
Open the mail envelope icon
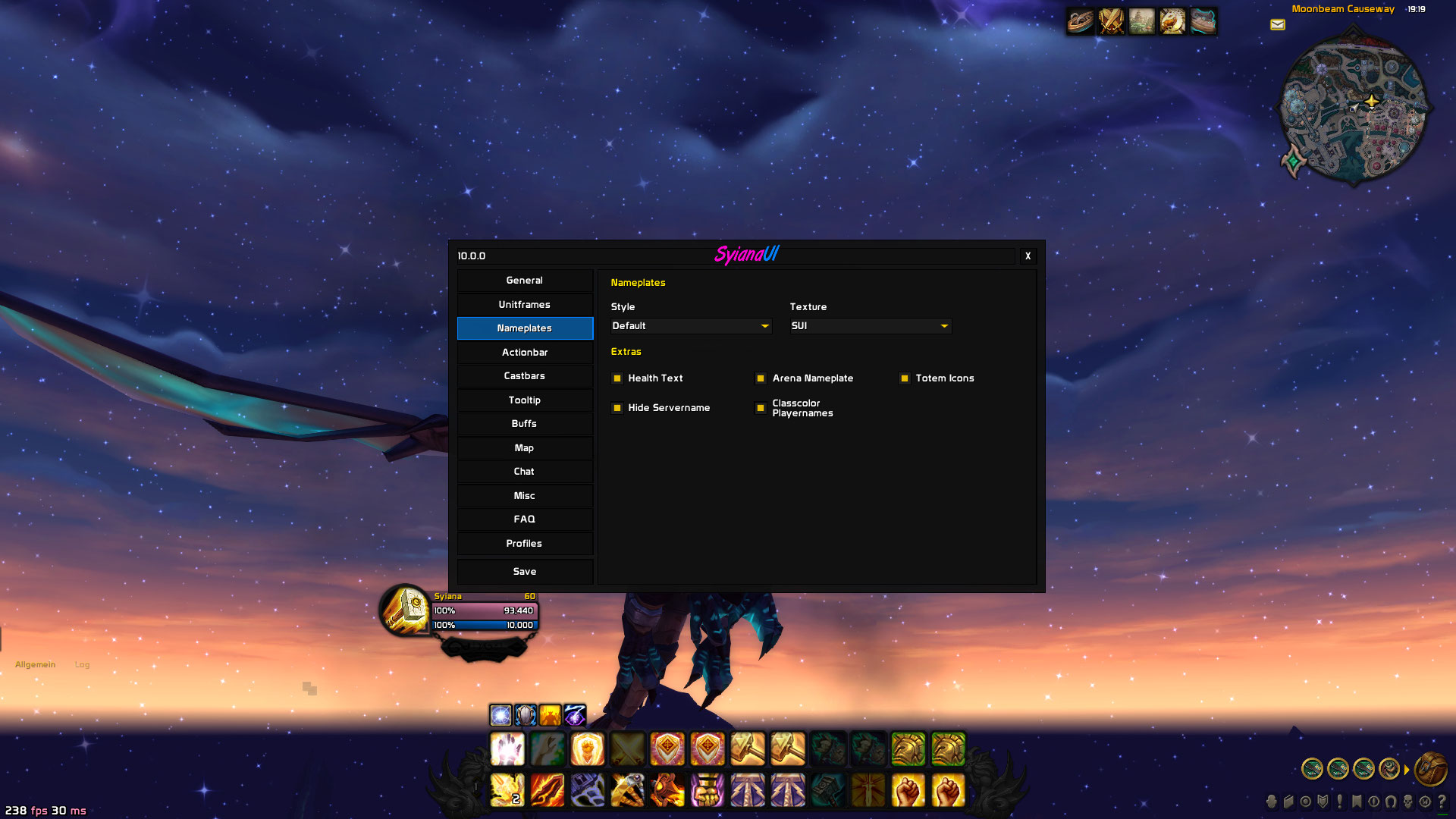click(x=1278, y=25)
